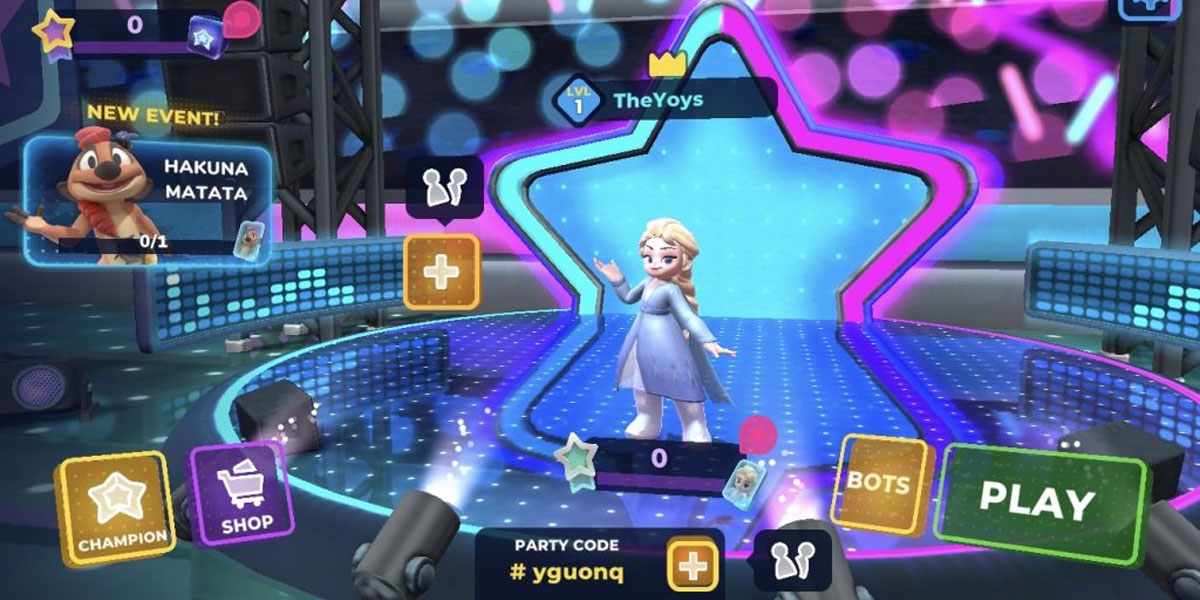The image size is (1200, 600).
Task: Open the BOTS mode button
Action: 879,485
